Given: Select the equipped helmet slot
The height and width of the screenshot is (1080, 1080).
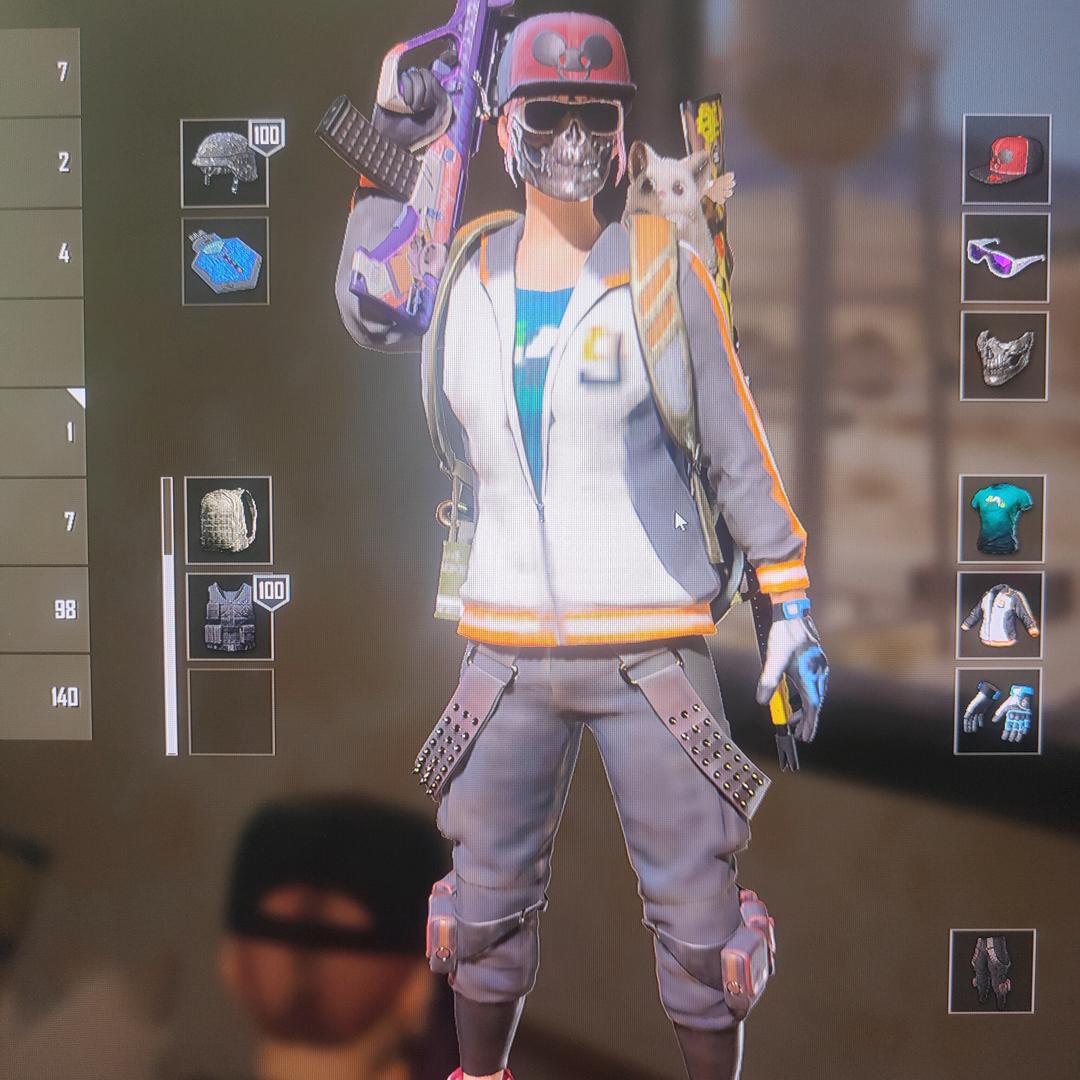Looking at the screenshot, I should pyautogui.click(x=225, y=163).
